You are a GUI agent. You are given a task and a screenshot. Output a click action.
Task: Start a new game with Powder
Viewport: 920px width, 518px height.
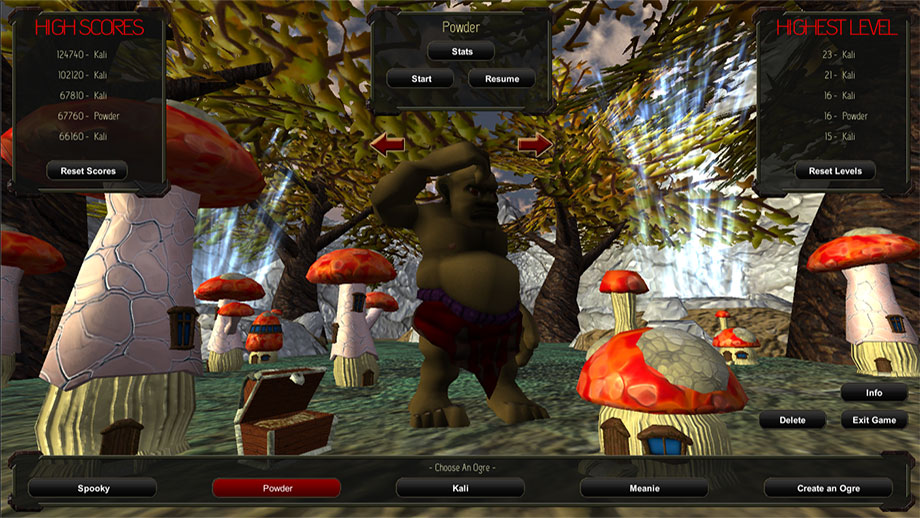(x=419, y=78)
